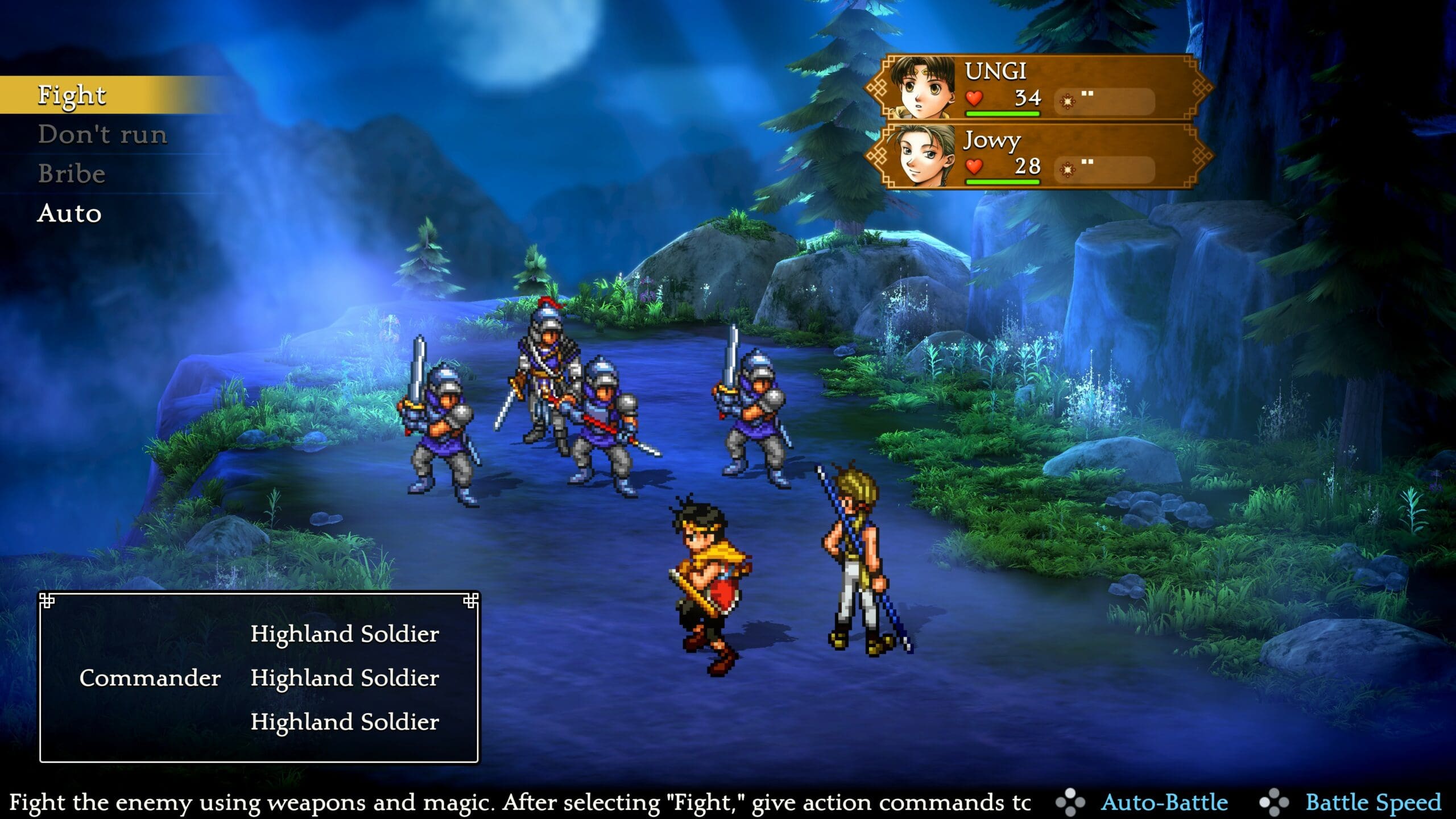Choose the Don't run option
This screenshot has height=819, width=1456.
pyautogui.click(x=102, y=135)
